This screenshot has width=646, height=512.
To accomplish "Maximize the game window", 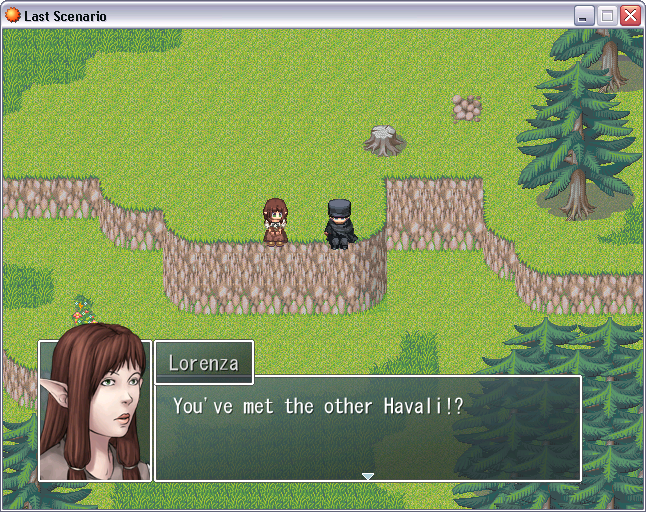I will tap(607, 16).
